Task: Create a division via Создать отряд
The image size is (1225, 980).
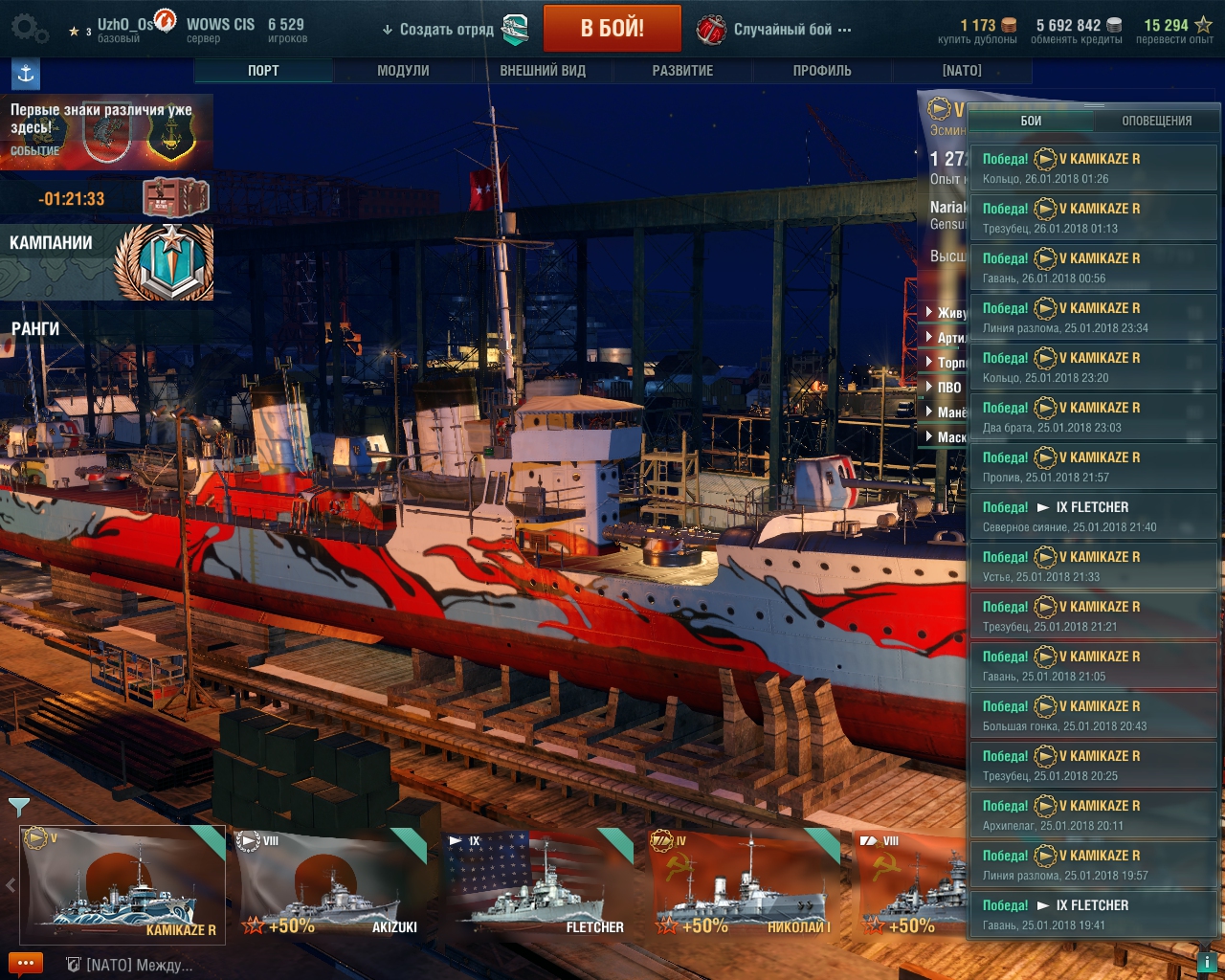Action: pos(446,30)
